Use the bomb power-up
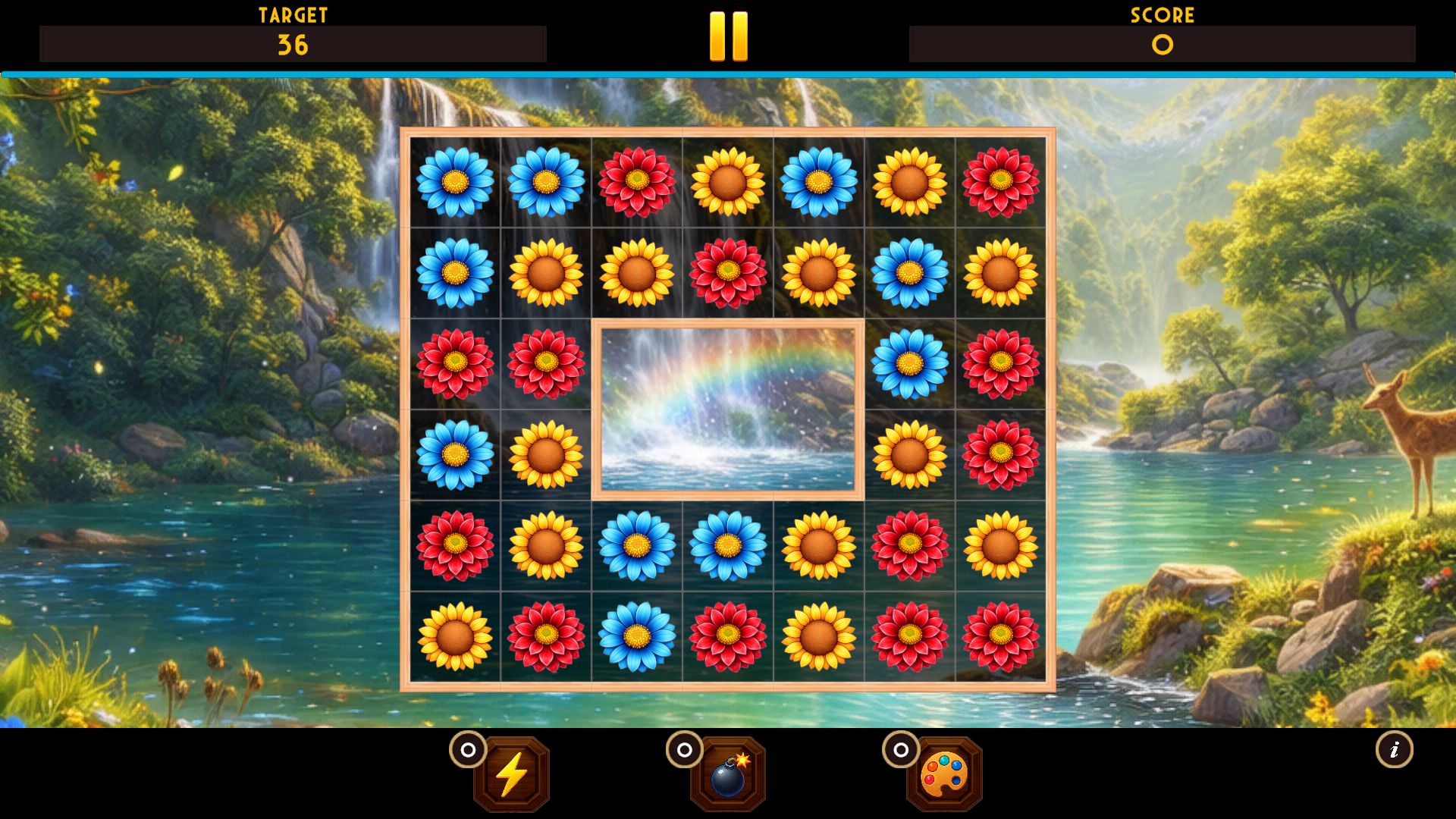Viewport: 1456px width, 819px height. point(728,774)
